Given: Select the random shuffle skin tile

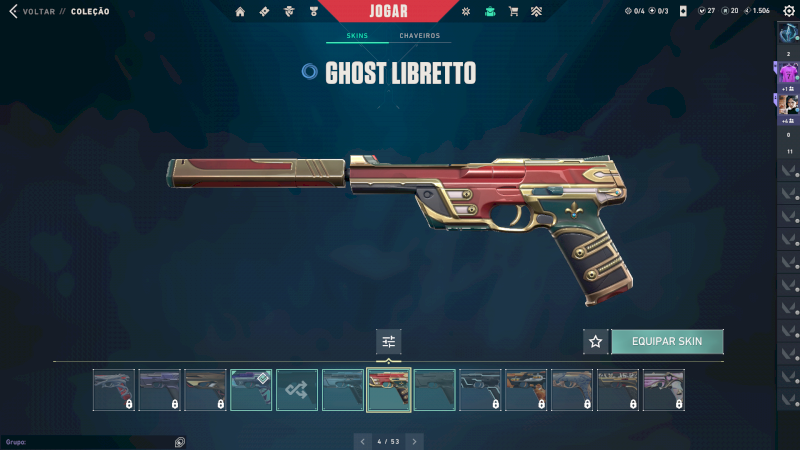Looking at the screenshot, I should pos(297,390).
